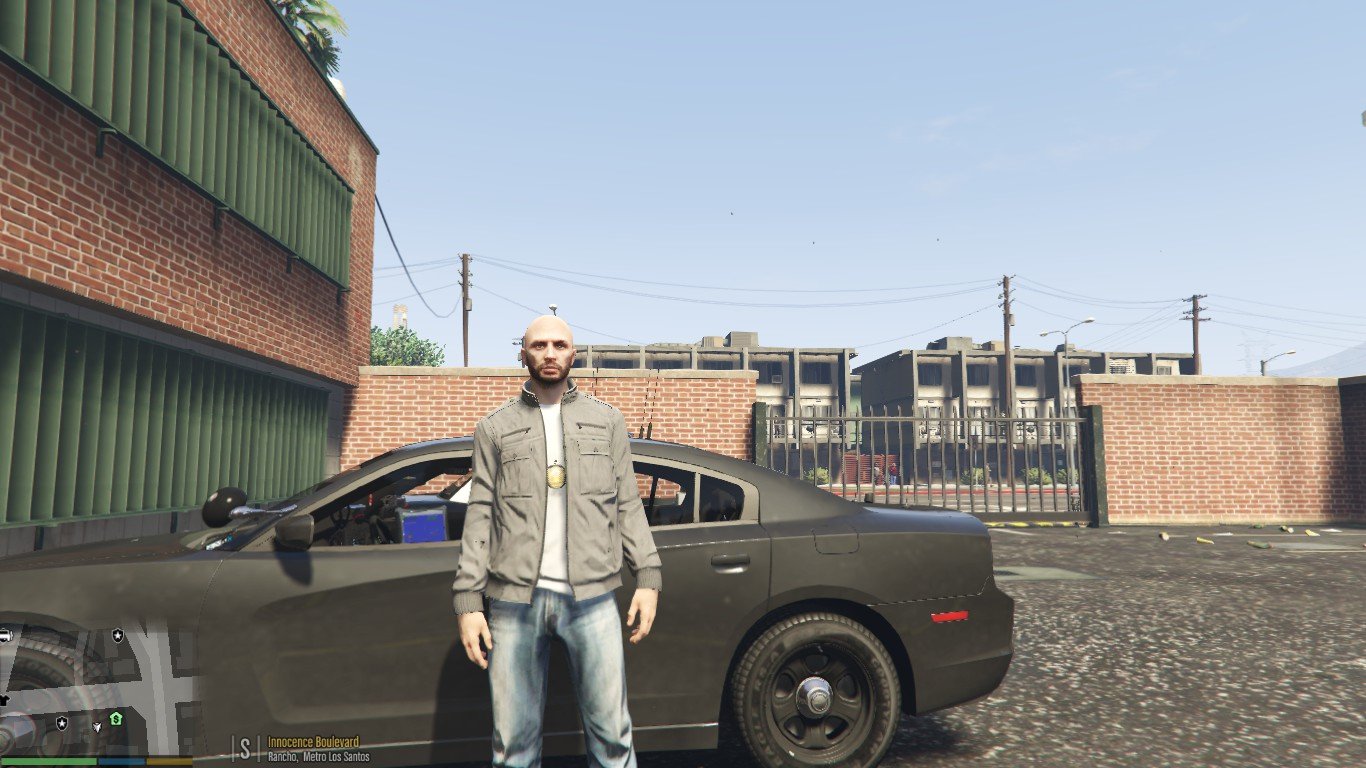Click the detective badge hanging on the lanyard
The height and width of the screenshot is (768, 1366).
[x=555, y=474]
